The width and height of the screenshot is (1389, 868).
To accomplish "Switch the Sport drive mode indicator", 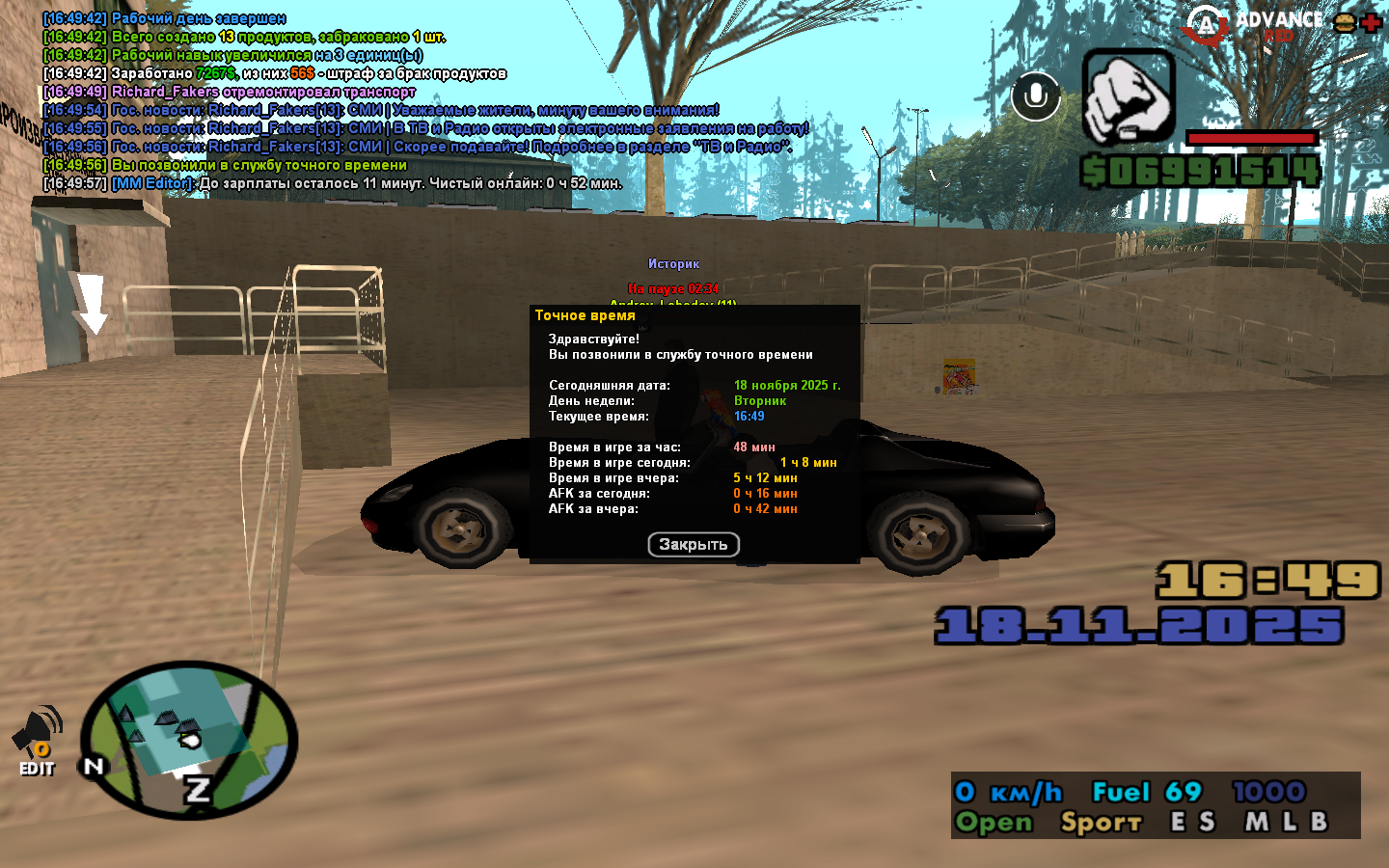I will click(x=1101, y=823).
